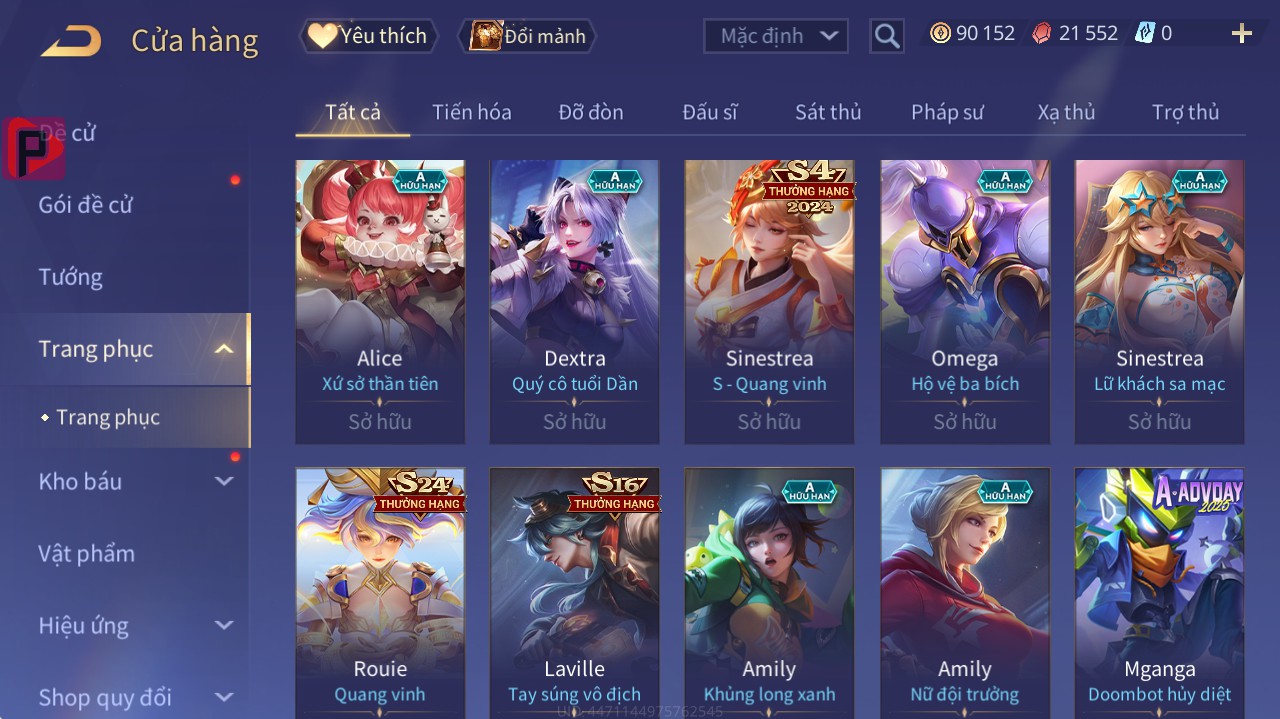Choose the Pháp sư tab
The image size is (1280, 719).
947,112
